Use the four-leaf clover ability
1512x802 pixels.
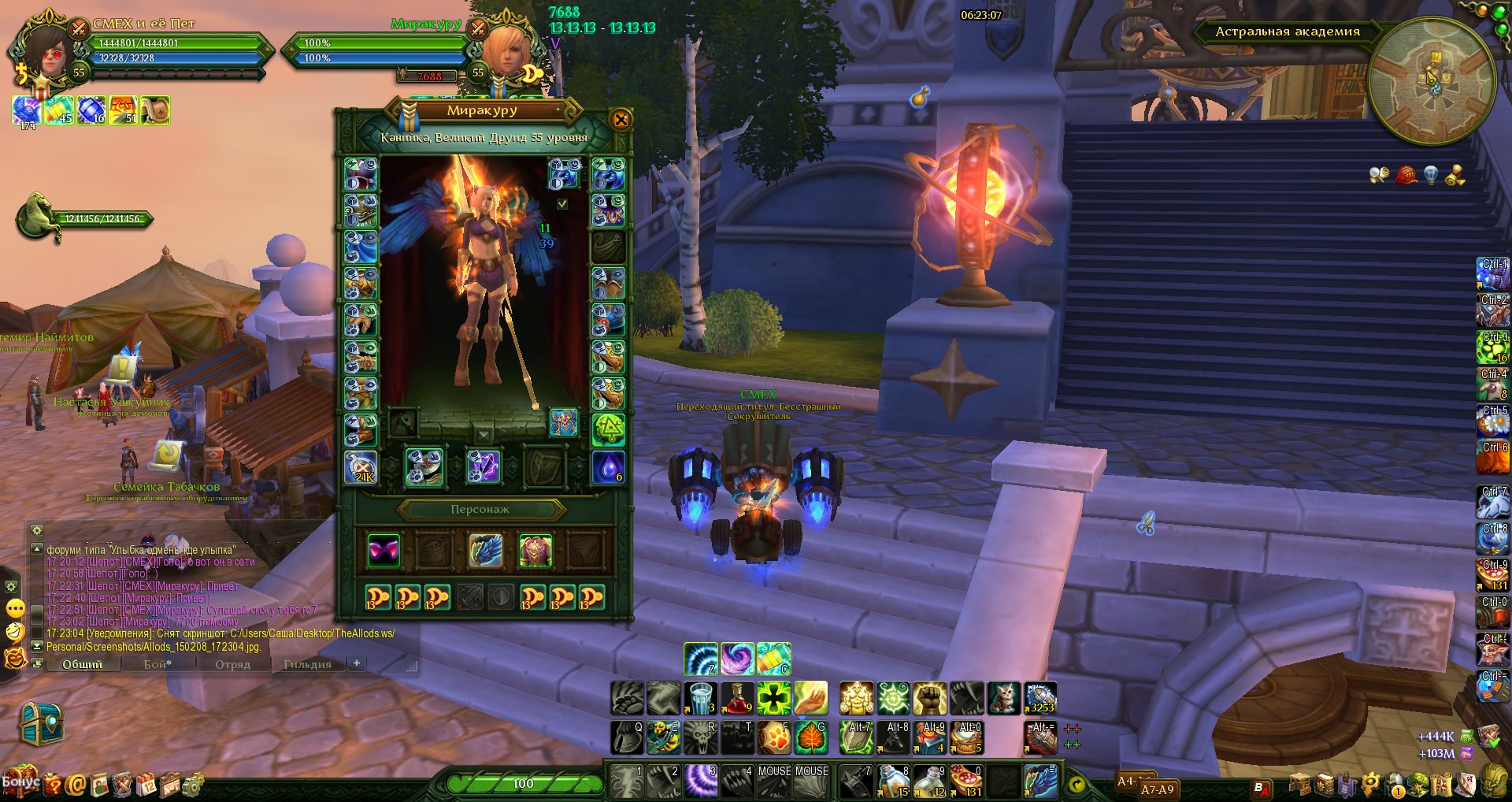click(773, 698)
